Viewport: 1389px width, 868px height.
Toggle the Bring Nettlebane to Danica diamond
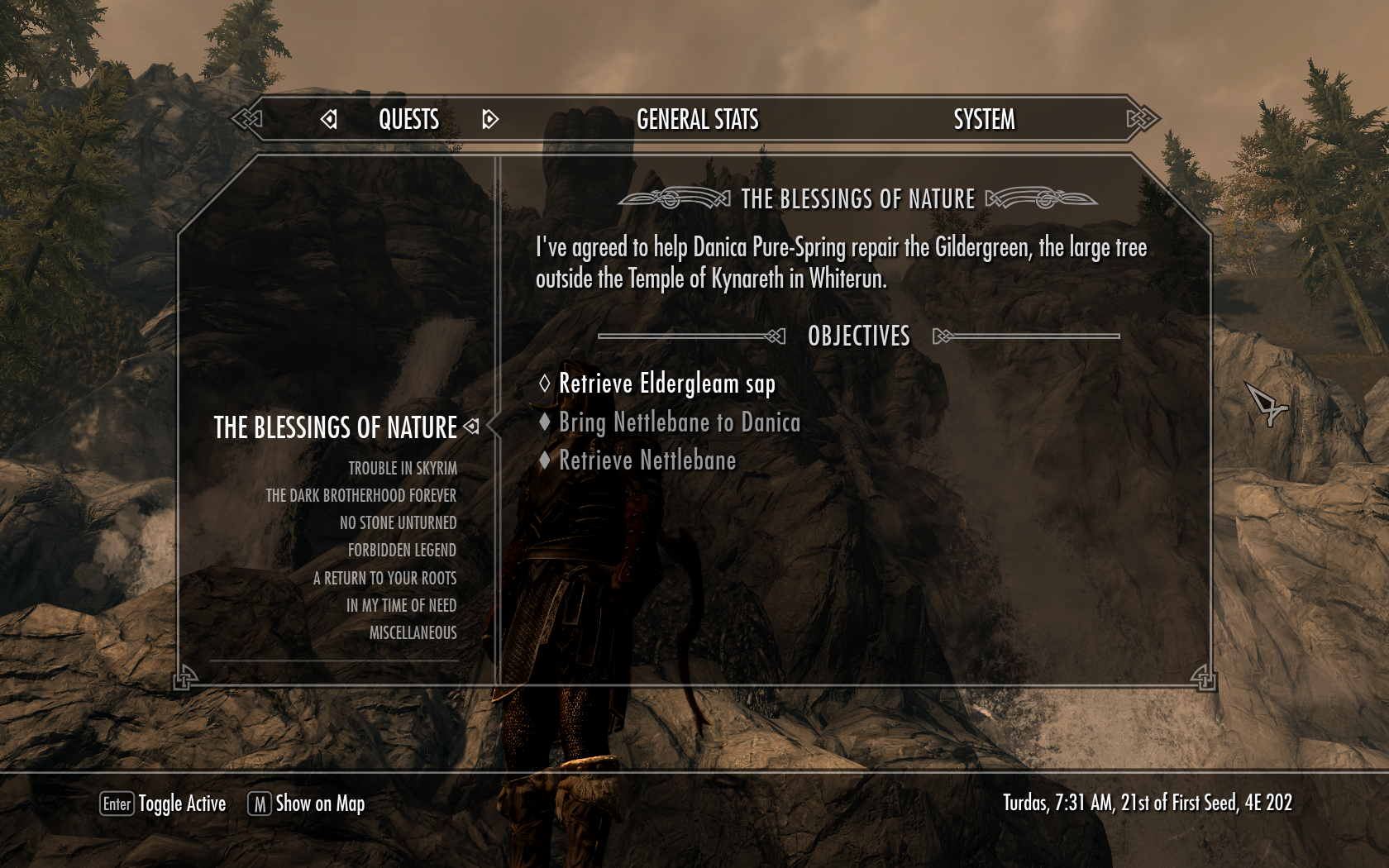pos(546,422)
